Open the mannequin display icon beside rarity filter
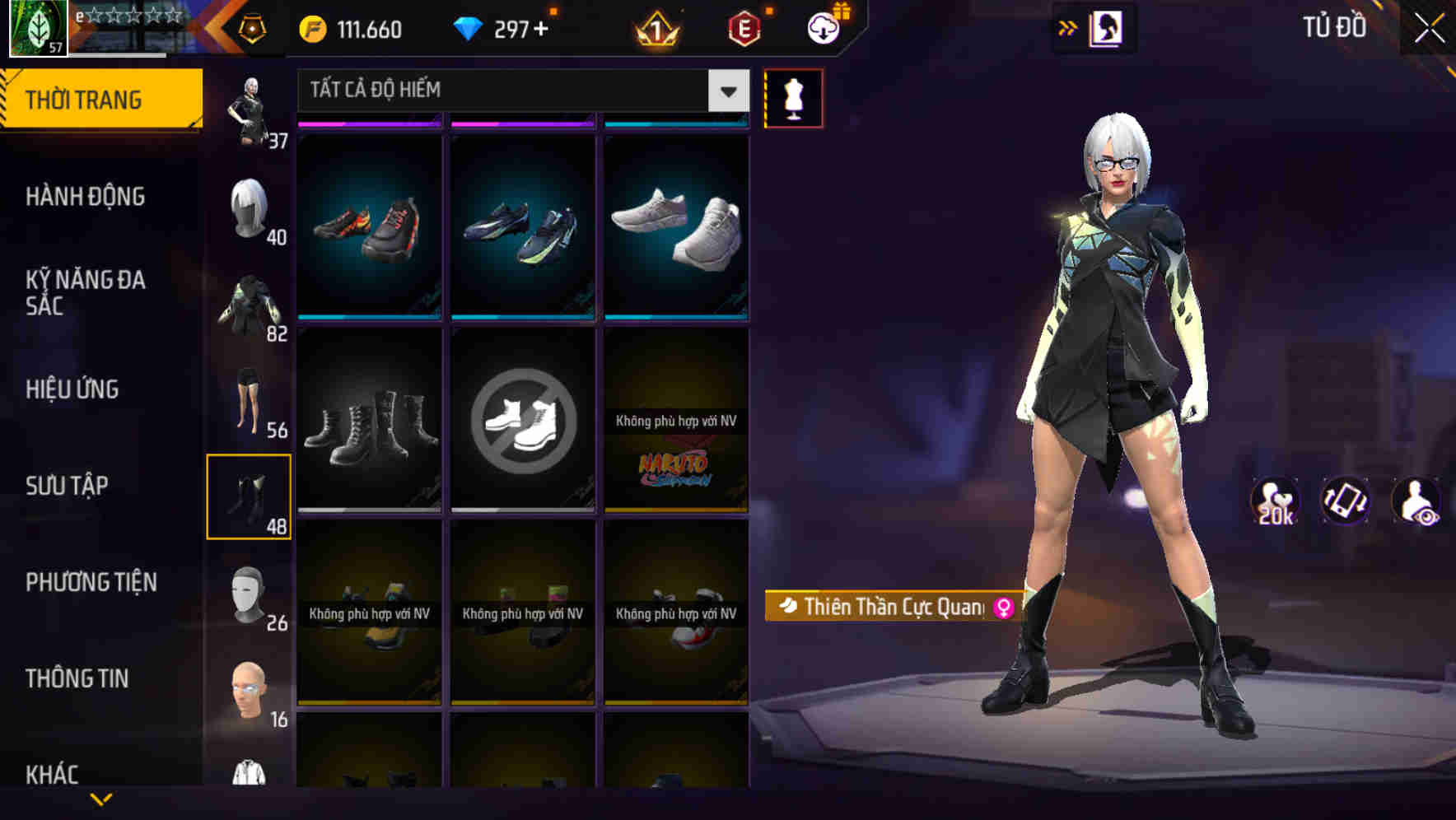Viewport: 1456px width, 820px height. point(794,97)
